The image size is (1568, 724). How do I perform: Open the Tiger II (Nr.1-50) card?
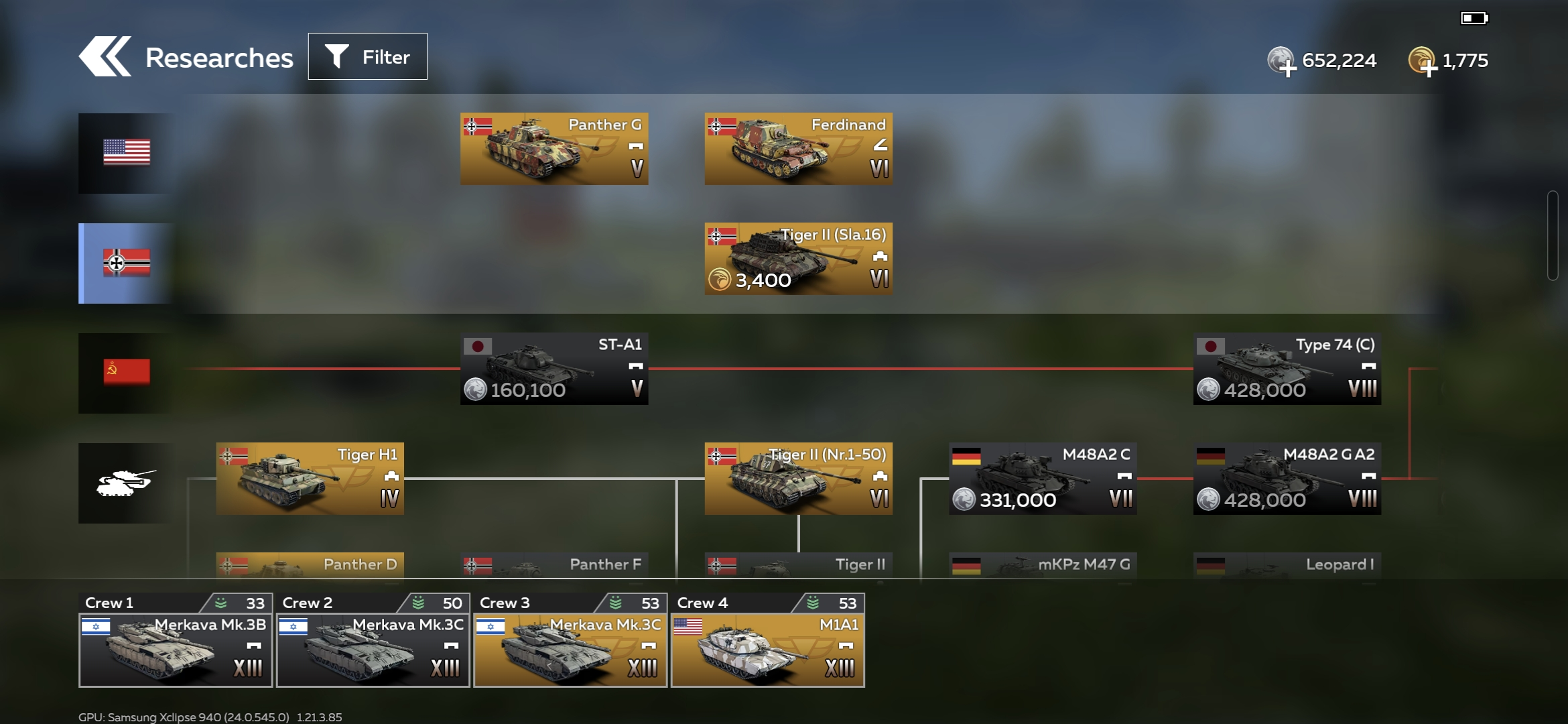[x=798, y=479]
